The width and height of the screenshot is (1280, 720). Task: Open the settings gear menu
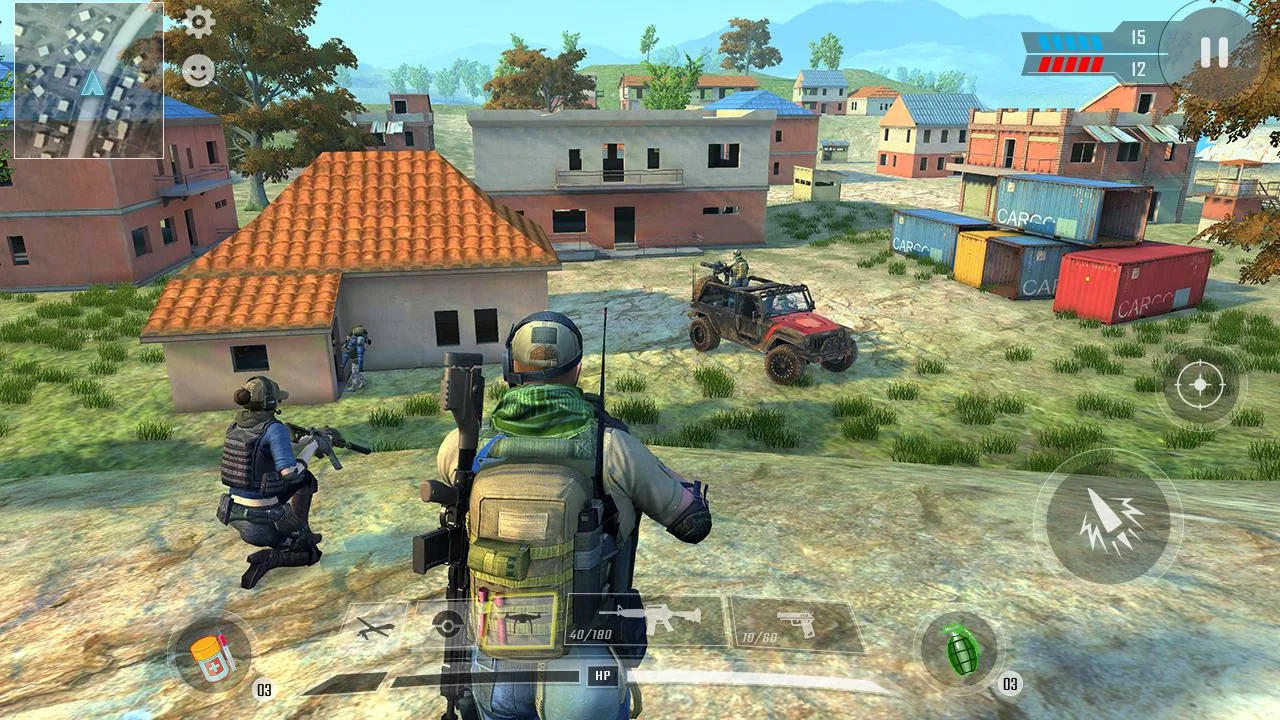click(x=201, y=22)
